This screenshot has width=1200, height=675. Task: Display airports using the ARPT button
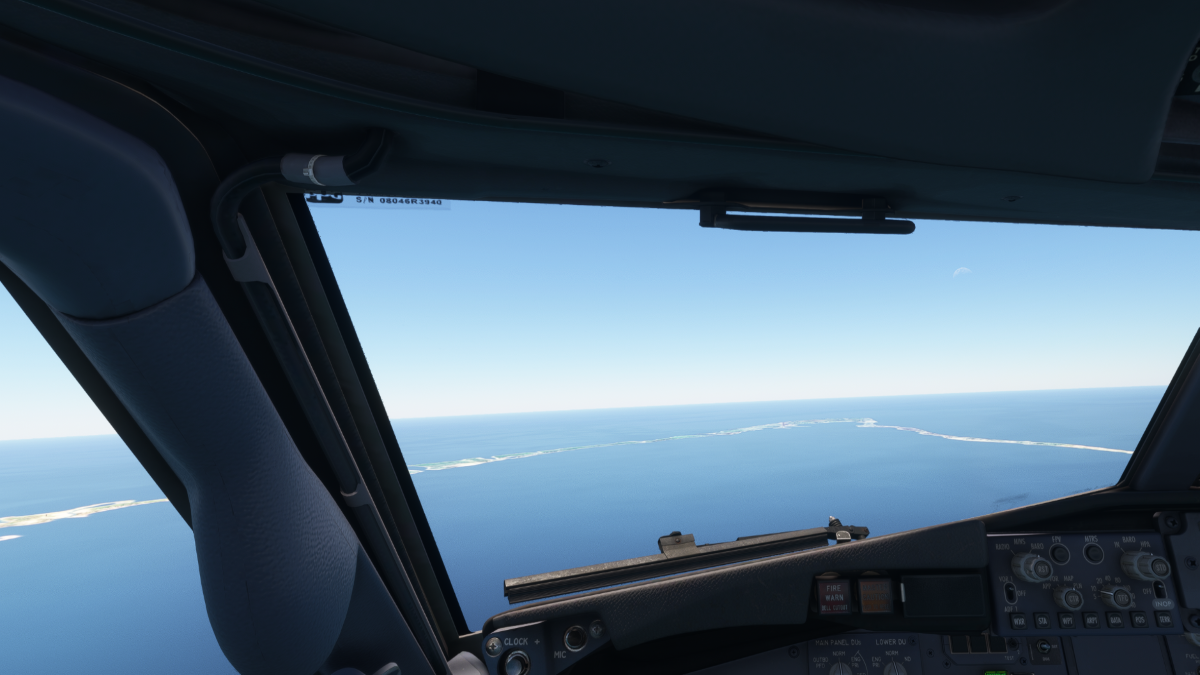click(1090, 620)
